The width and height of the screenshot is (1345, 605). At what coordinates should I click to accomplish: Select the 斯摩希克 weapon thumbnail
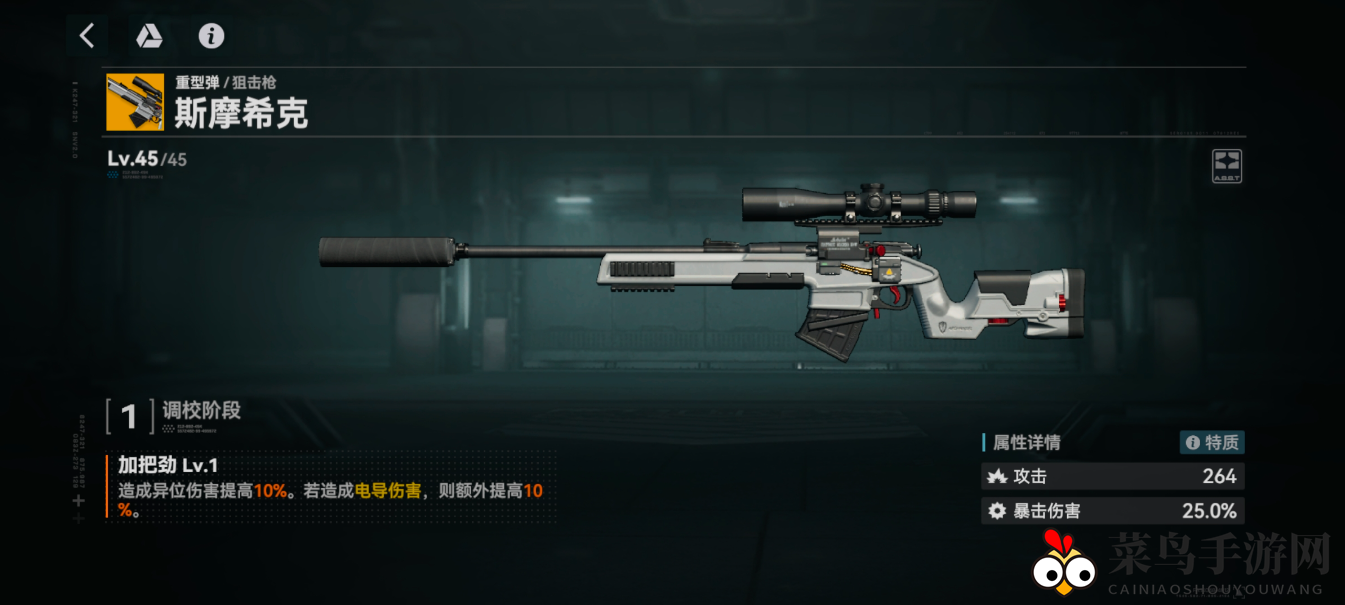(135, 102)
